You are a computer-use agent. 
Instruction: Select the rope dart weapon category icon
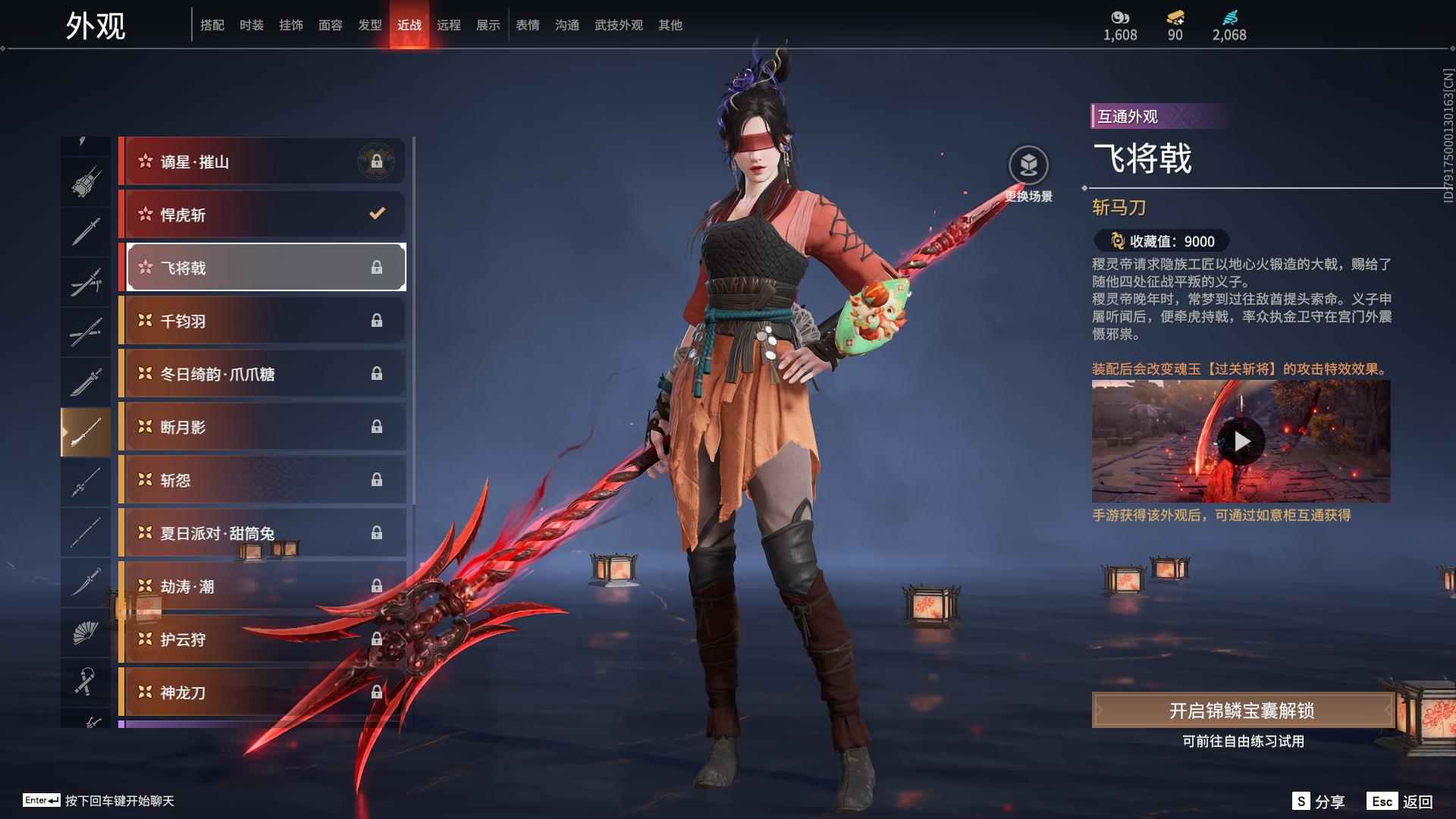[86, 681]
